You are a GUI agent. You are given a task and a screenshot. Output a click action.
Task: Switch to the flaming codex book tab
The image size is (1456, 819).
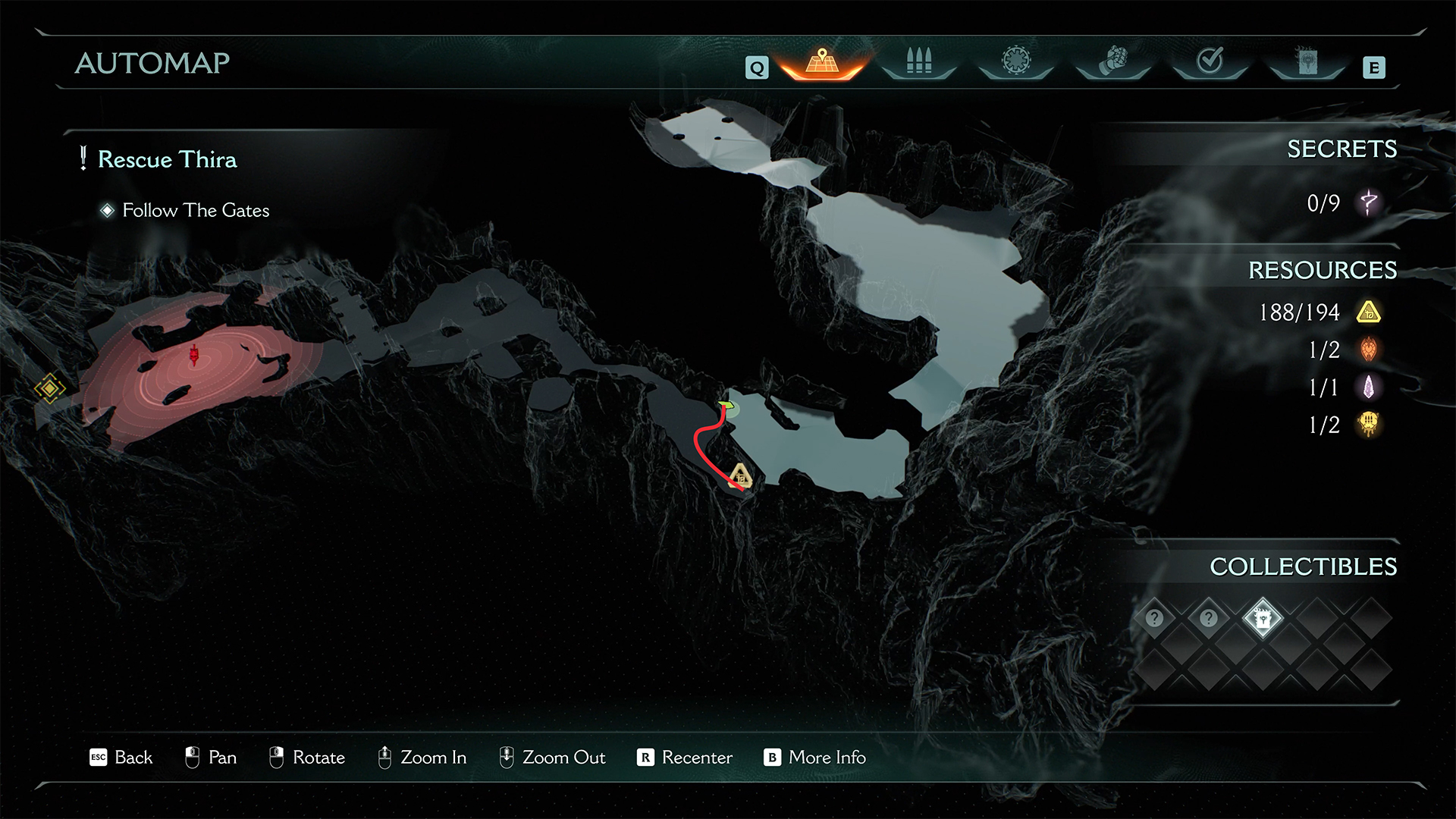tap(1307, 61)
